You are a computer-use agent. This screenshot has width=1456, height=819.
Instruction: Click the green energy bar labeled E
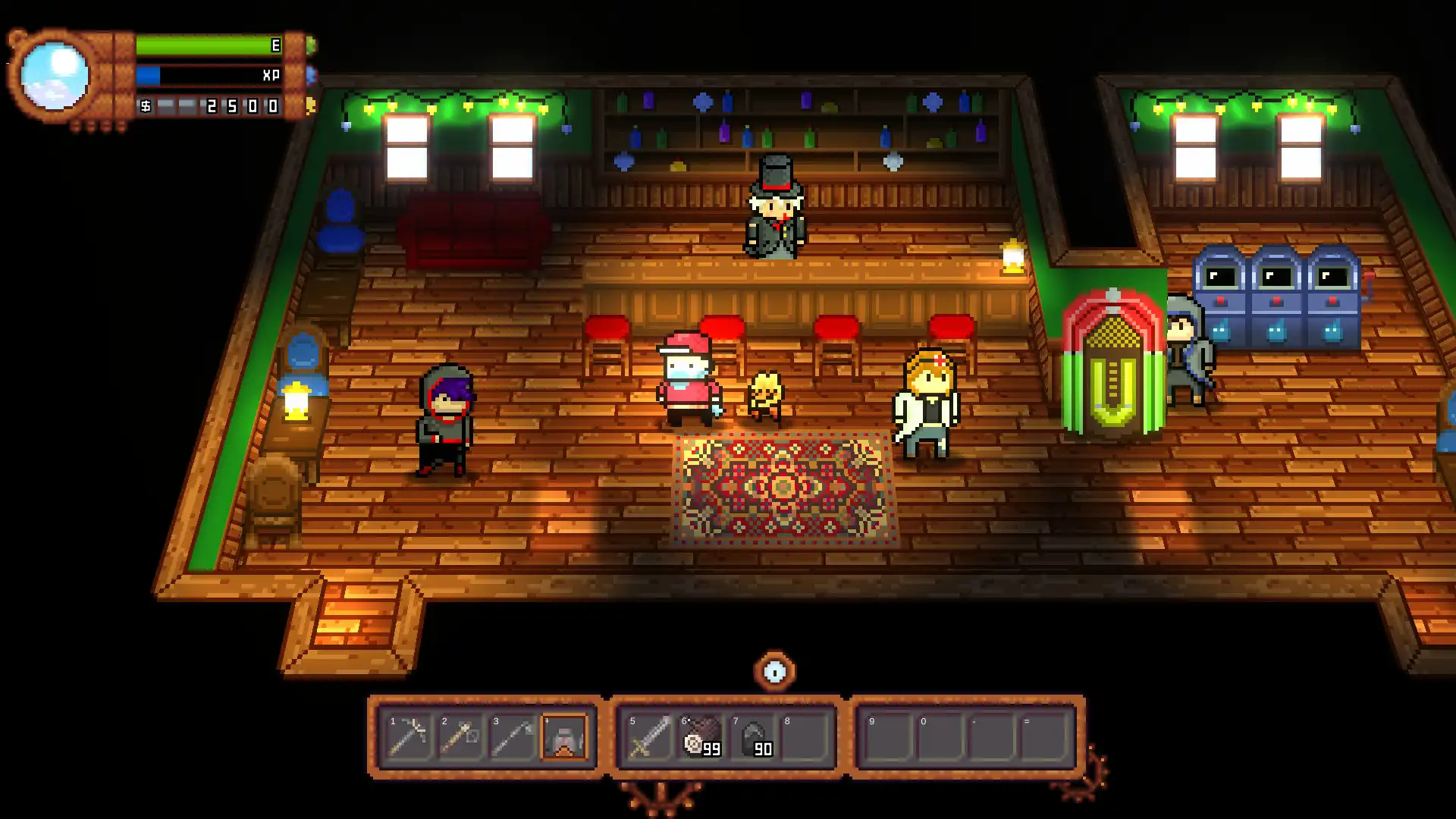pos(205,45)
